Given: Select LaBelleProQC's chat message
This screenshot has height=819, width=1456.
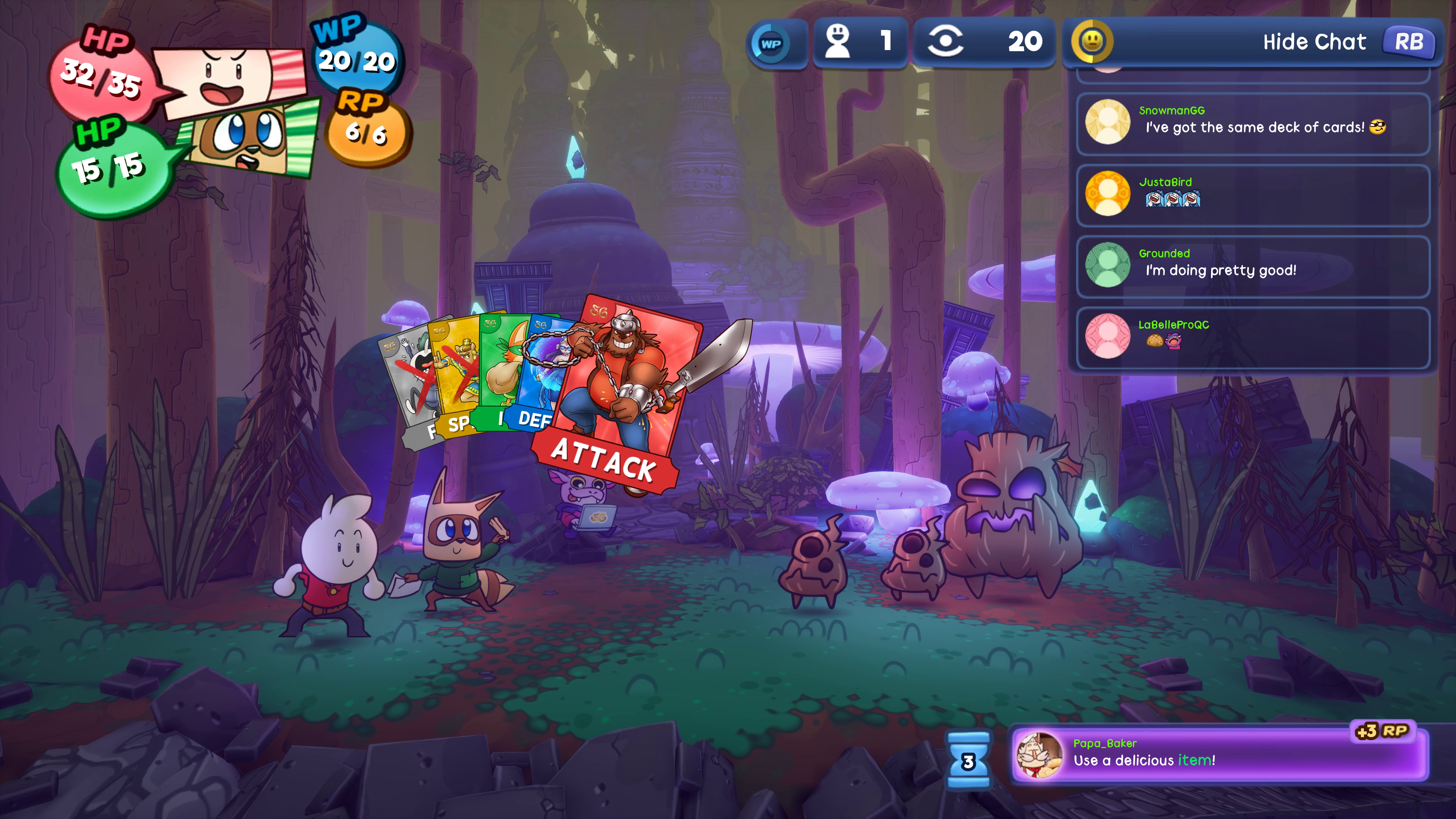Looking at the screenshot, I should 1252,337.
